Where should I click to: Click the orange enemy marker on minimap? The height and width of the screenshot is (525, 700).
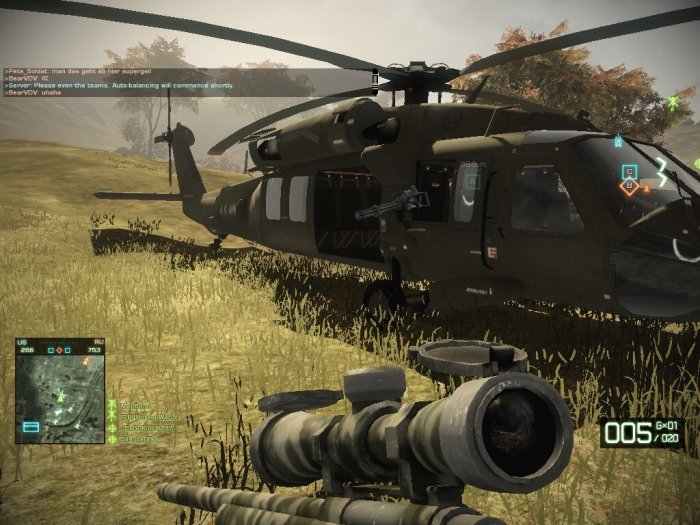coord(86,363)
